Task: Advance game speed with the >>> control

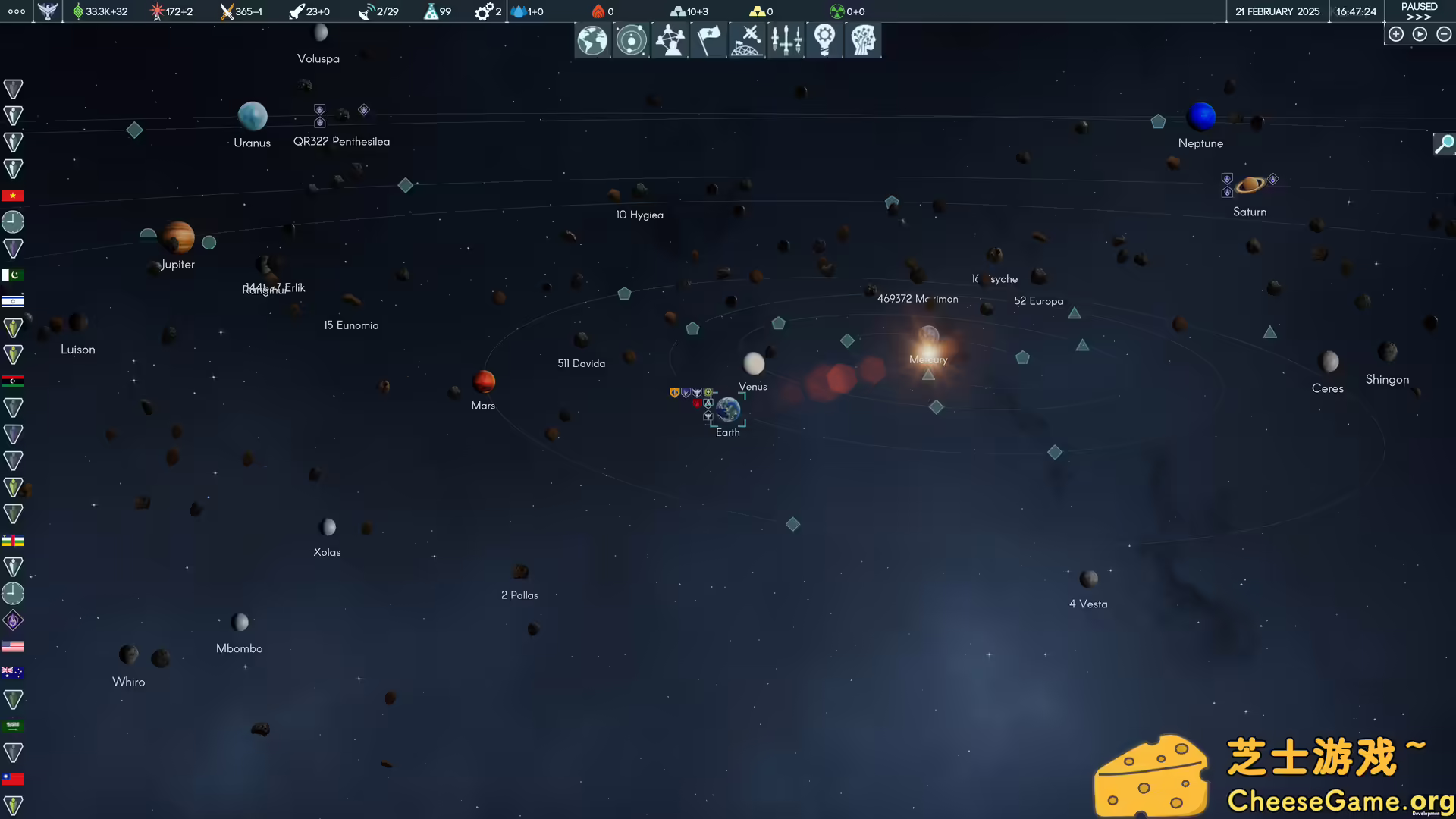Action: click(x=1418, y=17)
